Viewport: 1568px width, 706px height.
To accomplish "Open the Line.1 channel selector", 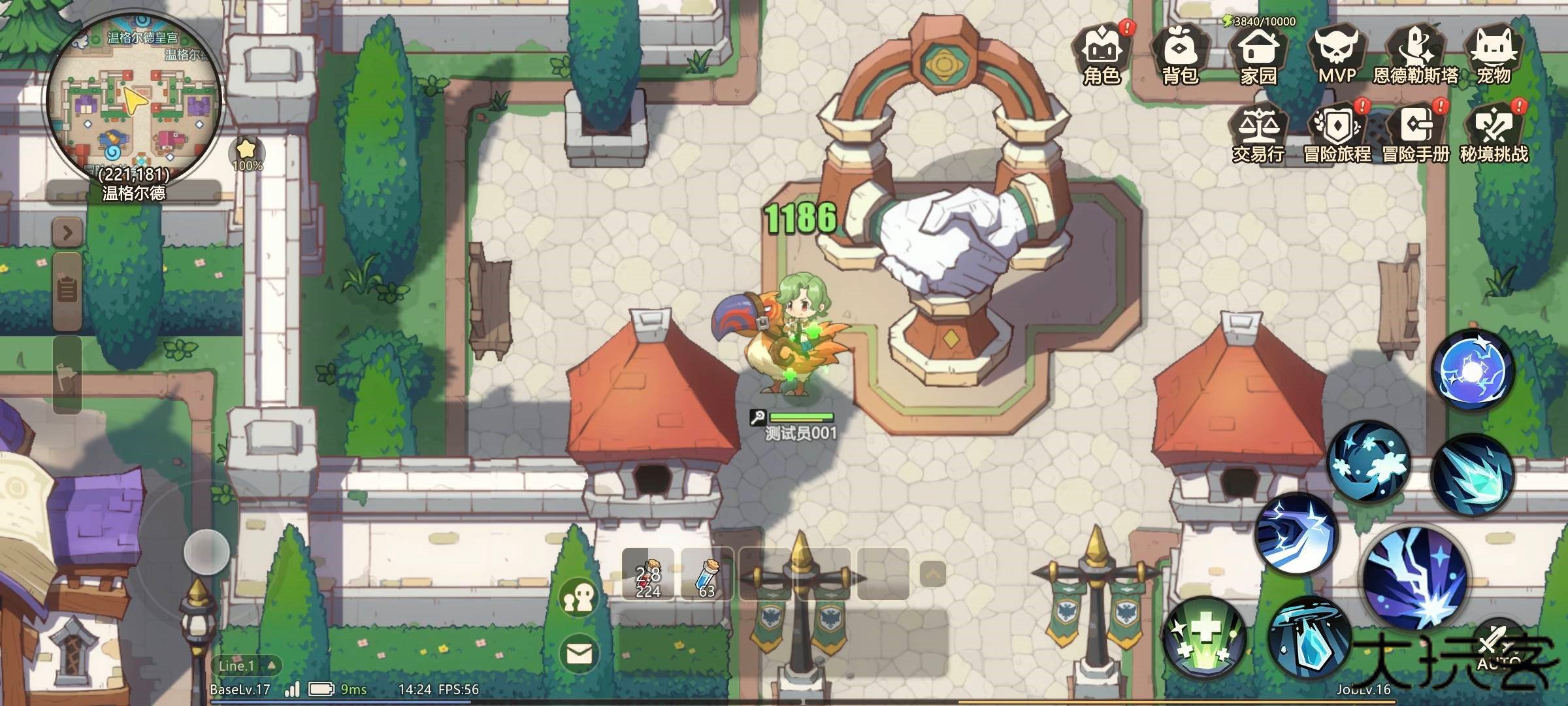I will point(246,665).
